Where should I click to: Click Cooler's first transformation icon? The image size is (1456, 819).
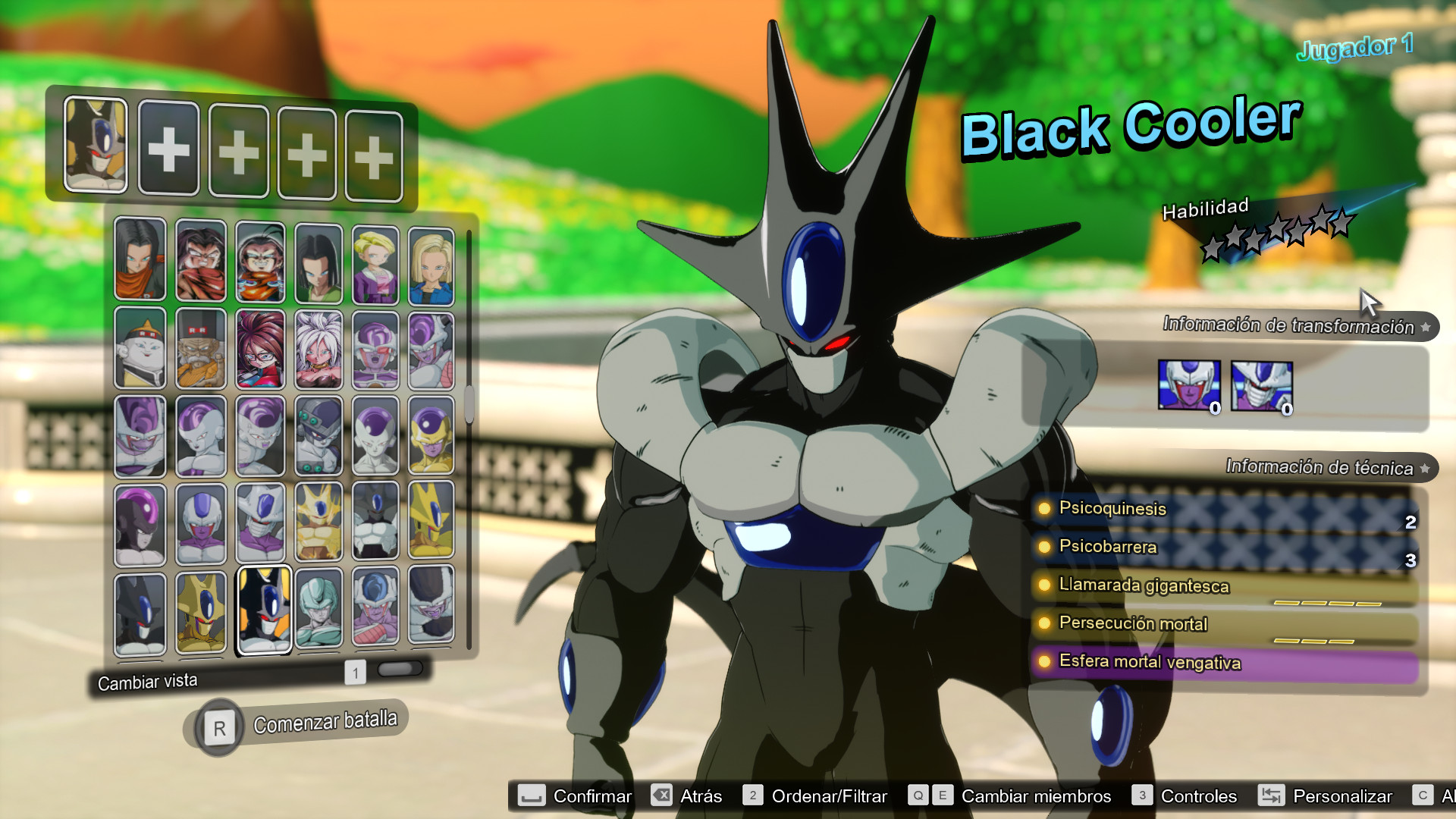coord(1188,384)
